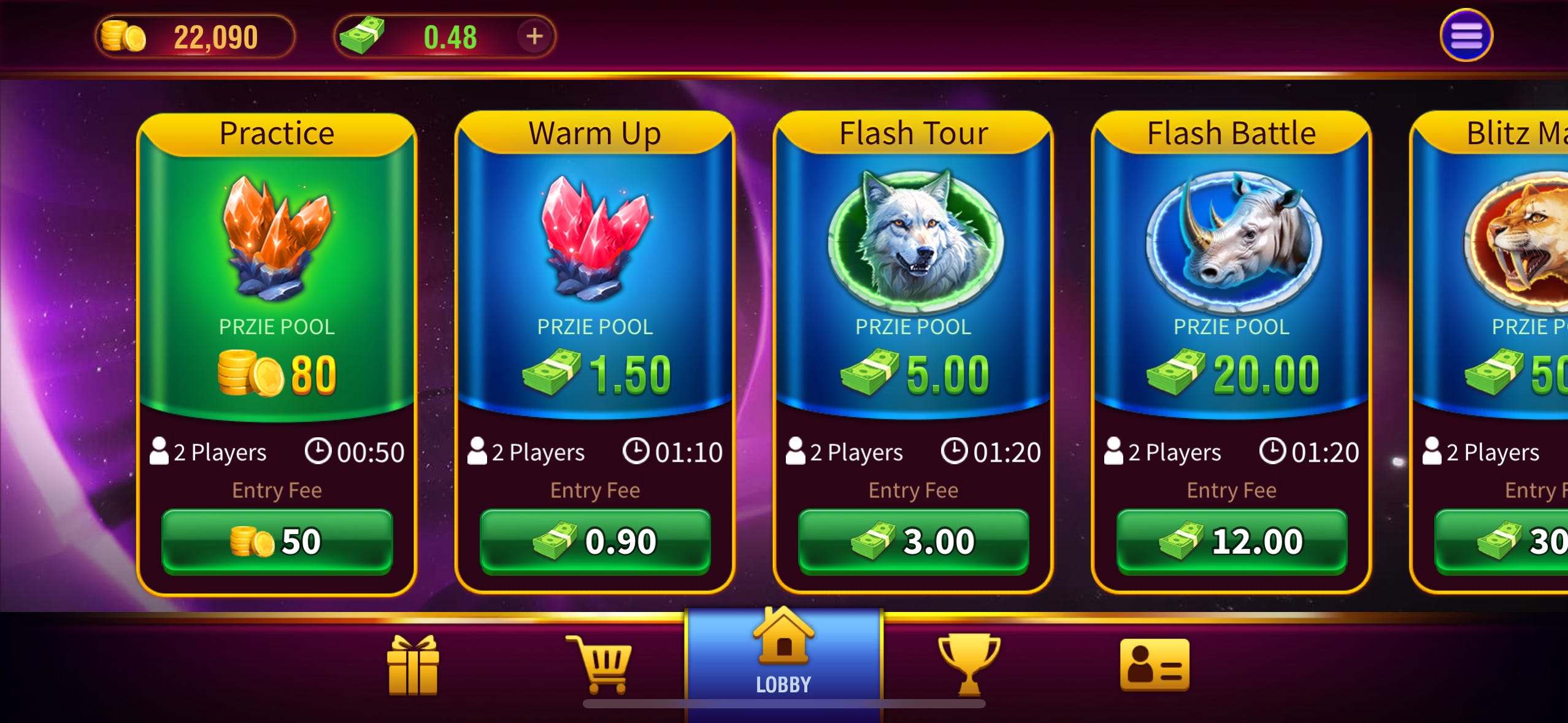This screenshot has height=723, width=1568.
Task: Click the cash balance icon
Action: 362,36
